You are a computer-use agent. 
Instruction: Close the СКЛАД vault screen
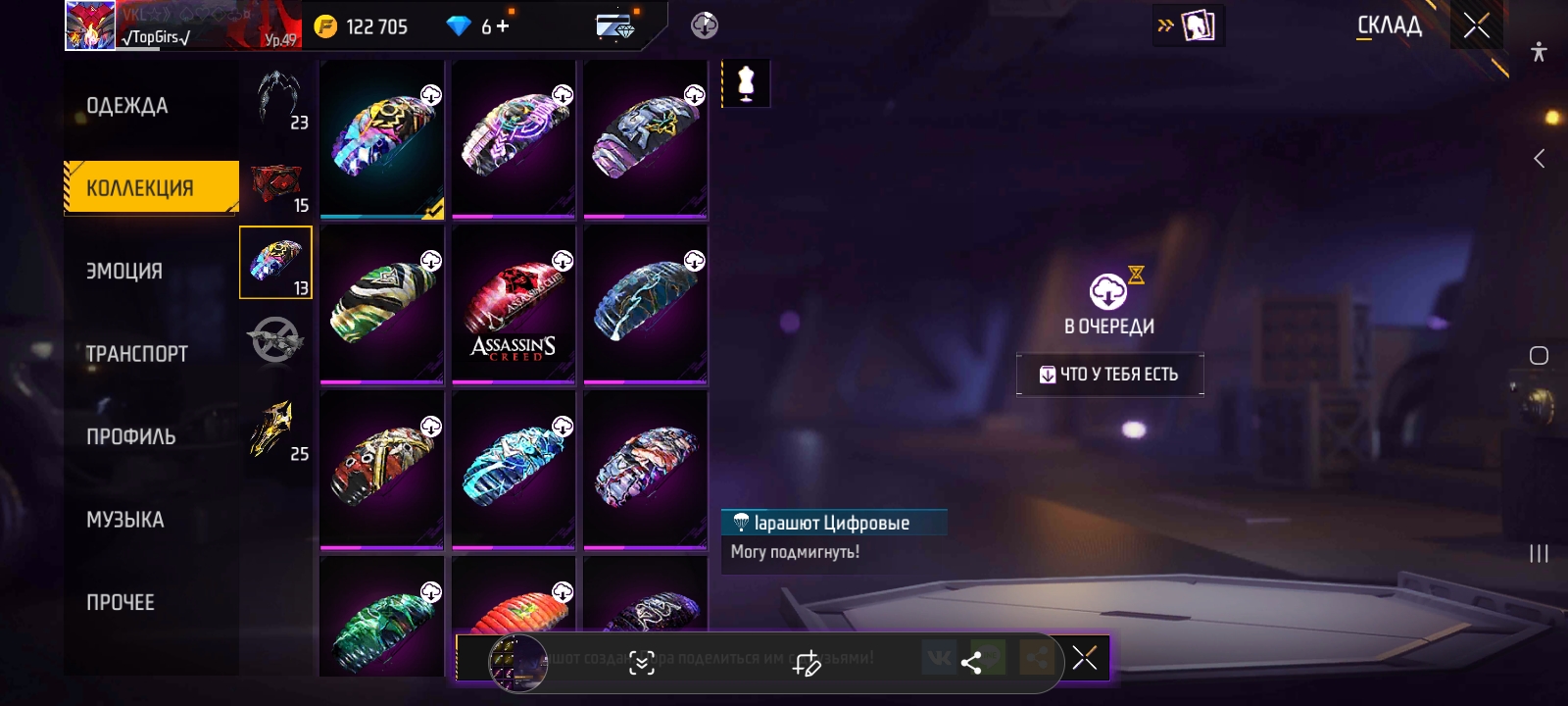pyautogui.click(x=1476, y=25)
